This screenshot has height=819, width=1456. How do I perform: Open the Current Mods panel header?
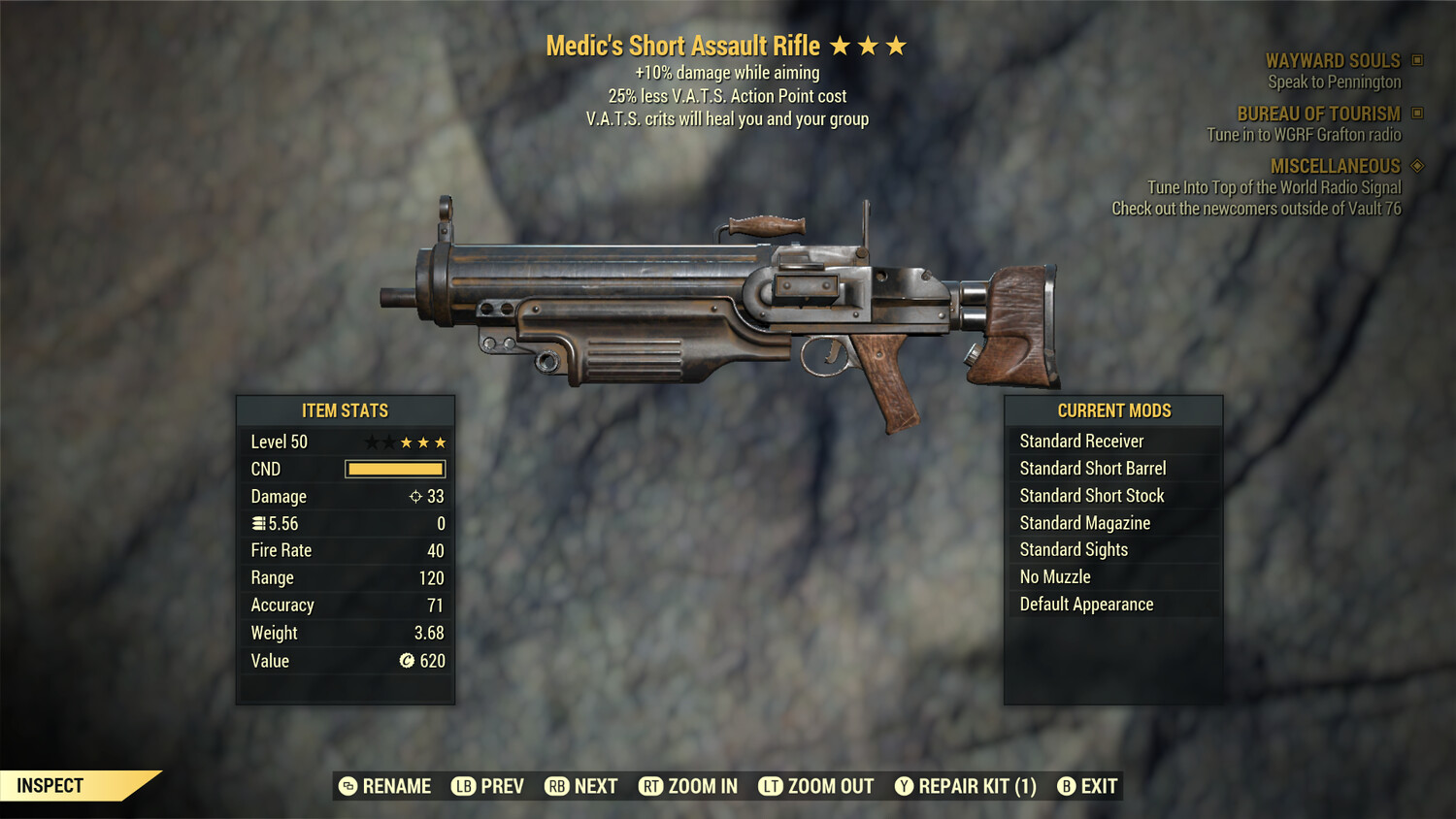coord(1113,409)
